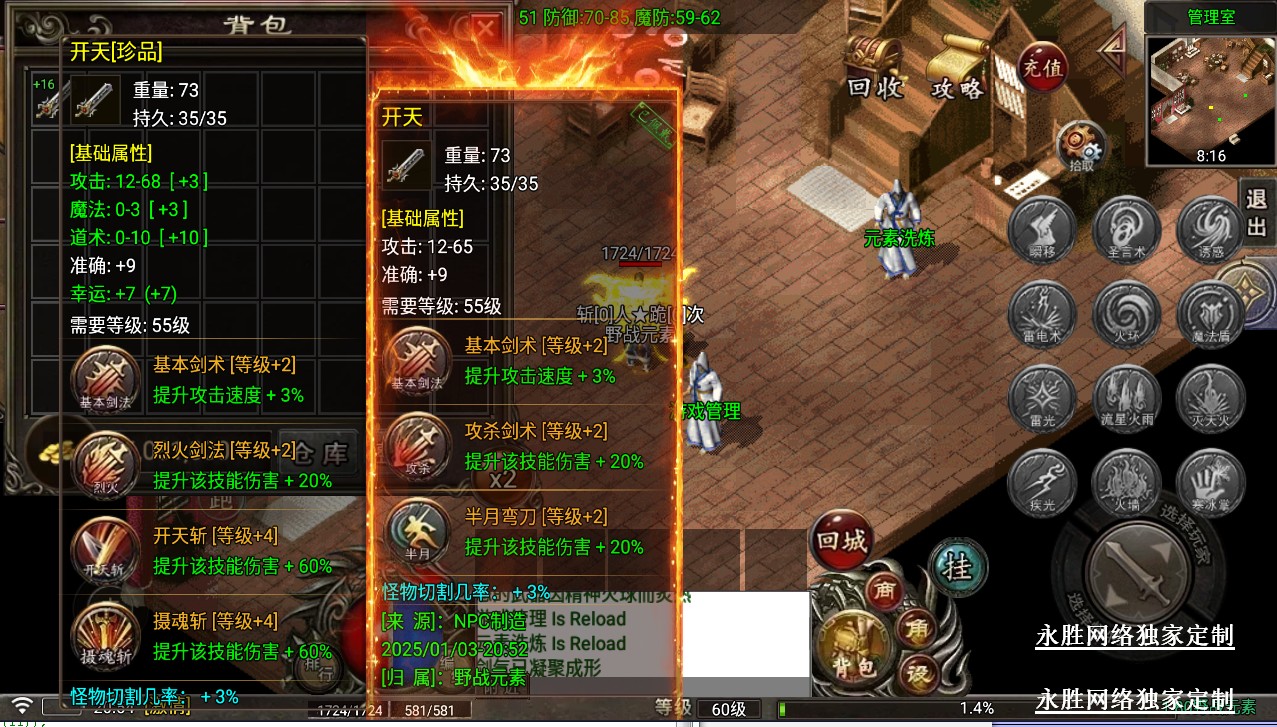Viewport: 1277px width, 727px height.
Task: Cast the 流星火雨 meteor skill
Action: coord(1127,398)
